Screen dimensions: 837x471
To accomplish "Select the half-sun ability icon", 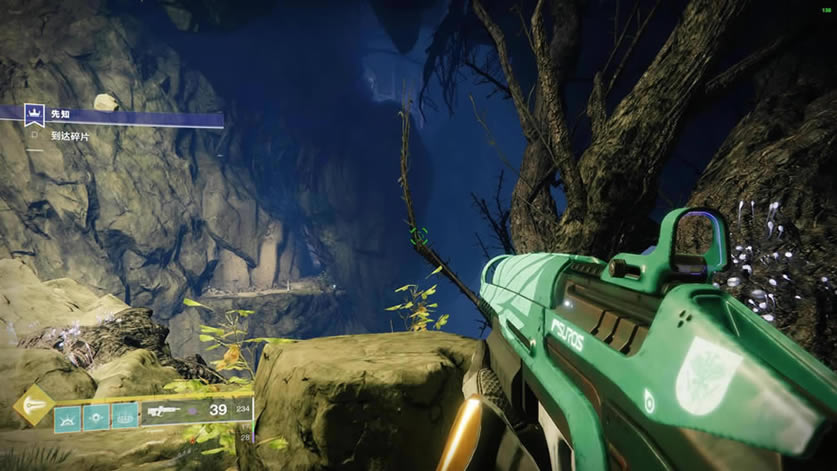I will point(68,414).
